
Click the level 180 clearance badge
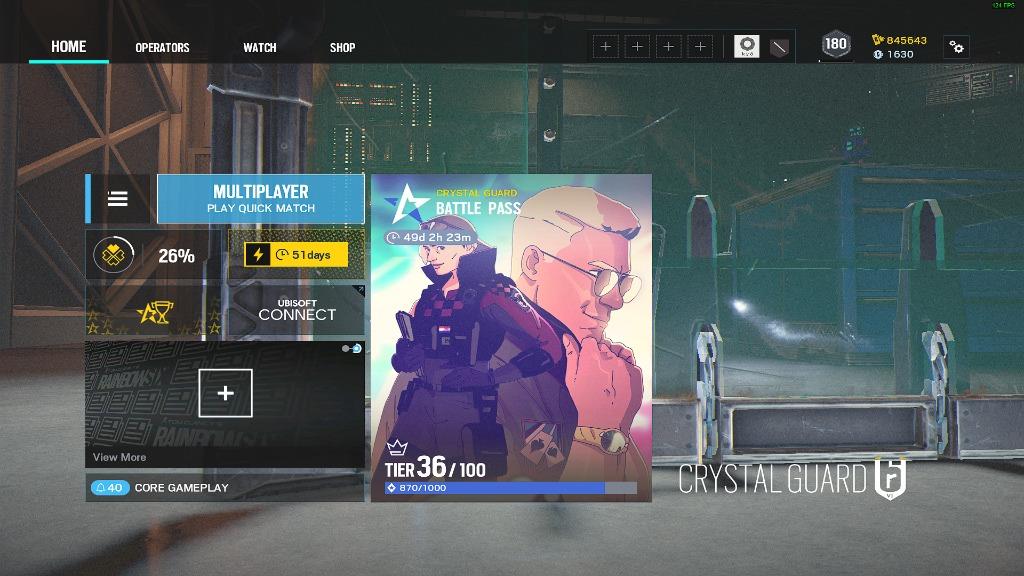point(836,44)
